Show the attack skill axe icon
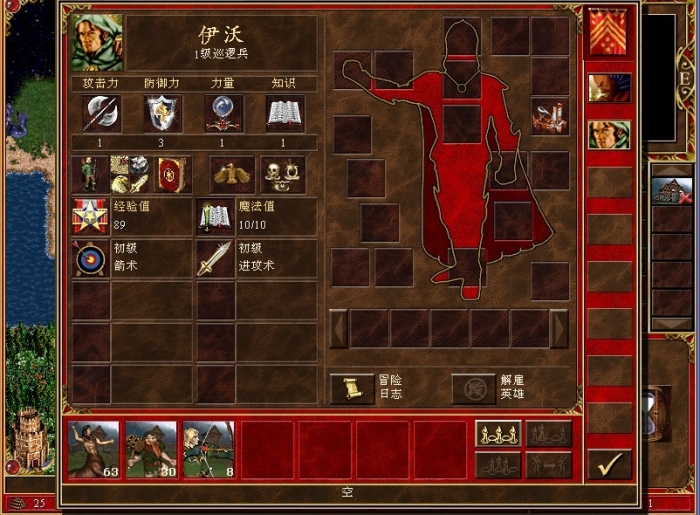The height and width of the screenshot is (515, 700). click(x=101, y=114)
